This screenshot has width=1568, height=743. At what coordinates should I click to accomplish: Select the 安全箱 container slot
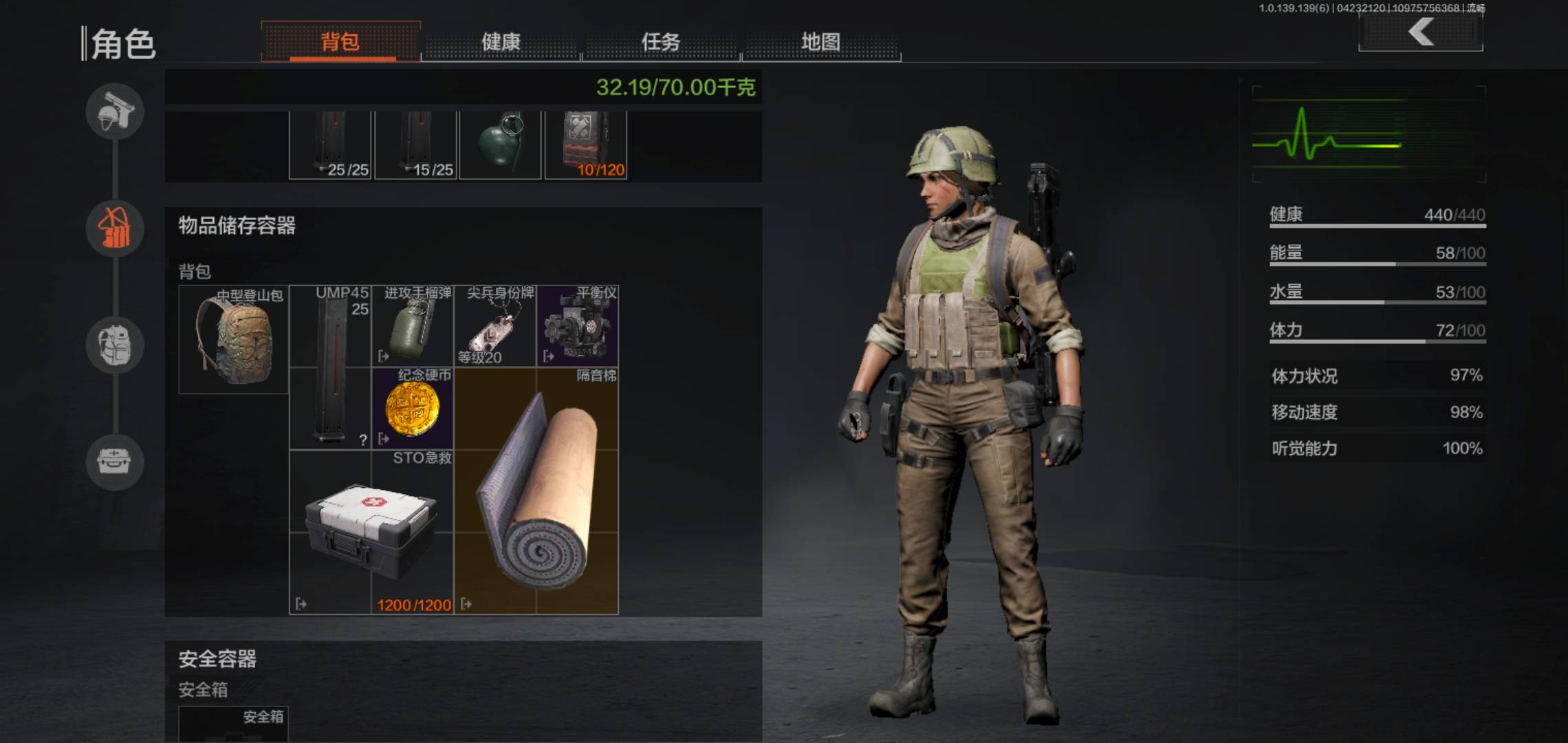tap(234, 724)
